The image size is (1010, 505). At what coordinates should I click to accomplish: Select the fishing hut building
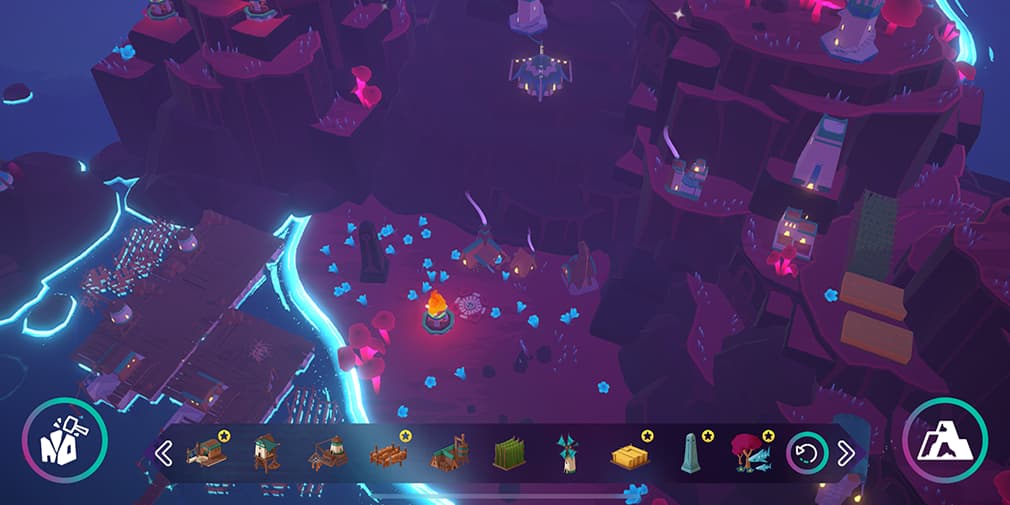[x=208, y=453]
